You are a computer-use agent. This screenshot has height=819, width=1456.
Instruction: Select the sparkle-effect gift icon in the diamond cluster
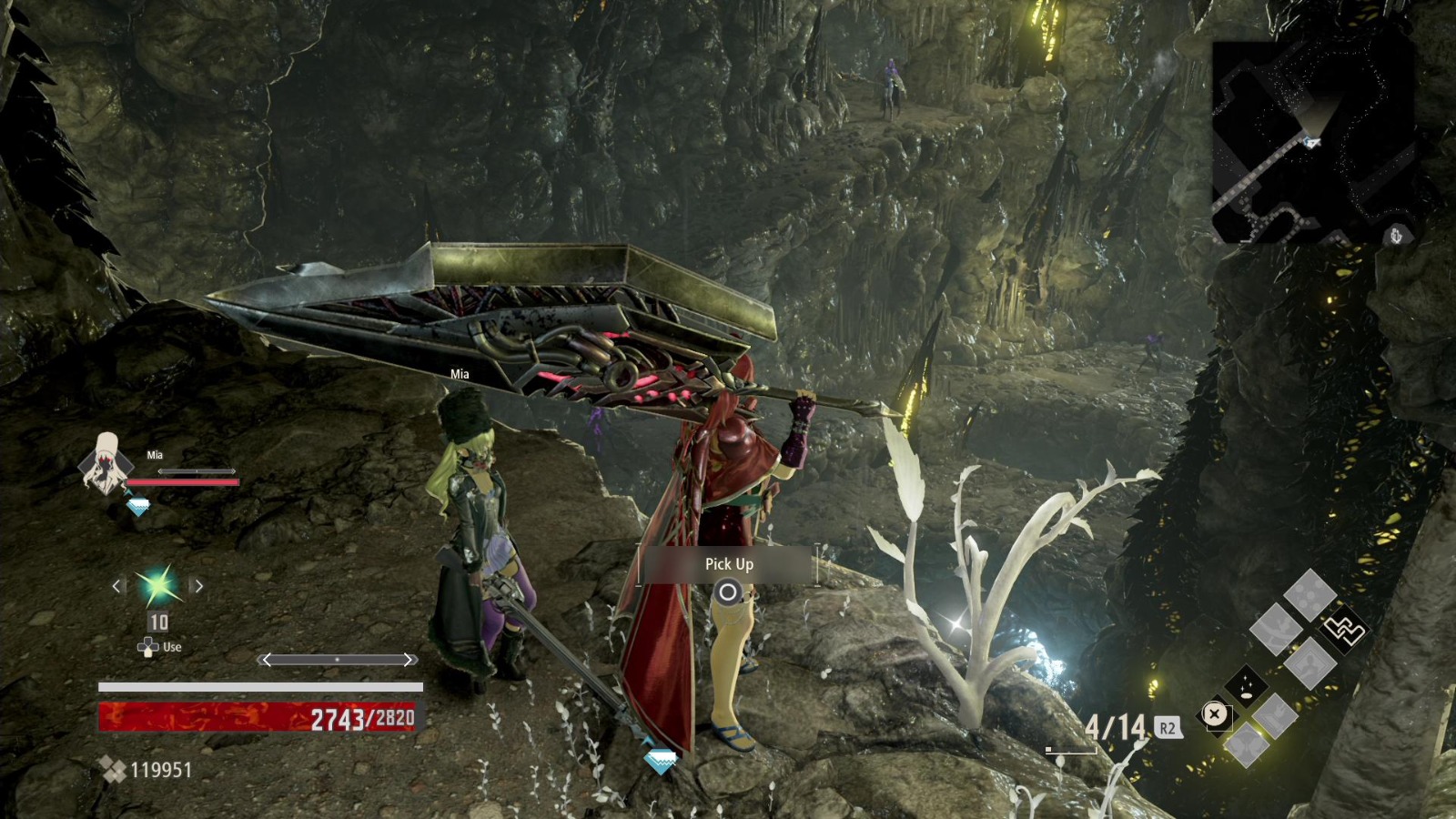[x=1246, y=685]
